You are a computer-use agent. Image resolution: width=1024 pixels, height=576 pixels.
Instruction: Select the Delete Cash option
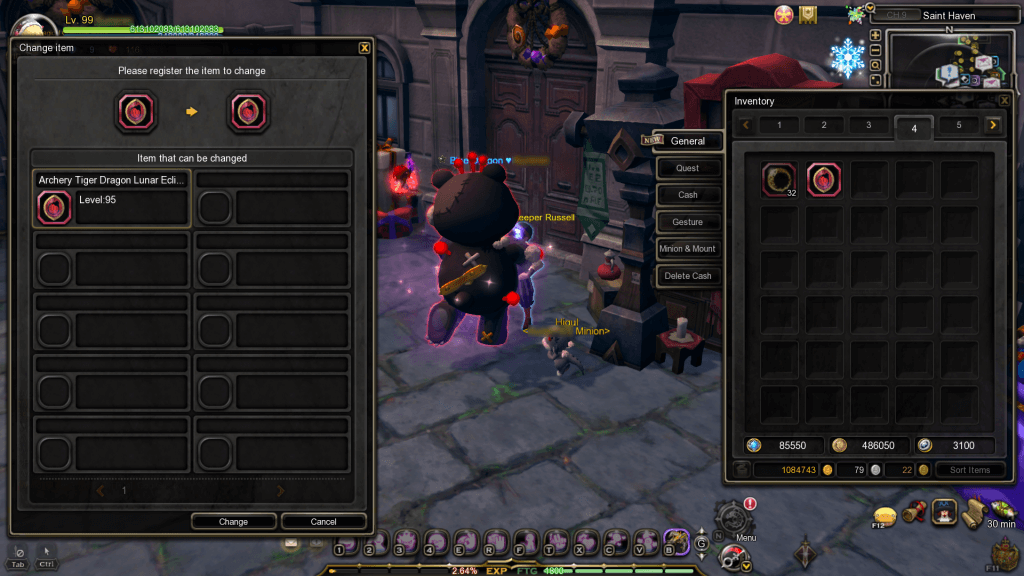(687, 276)
